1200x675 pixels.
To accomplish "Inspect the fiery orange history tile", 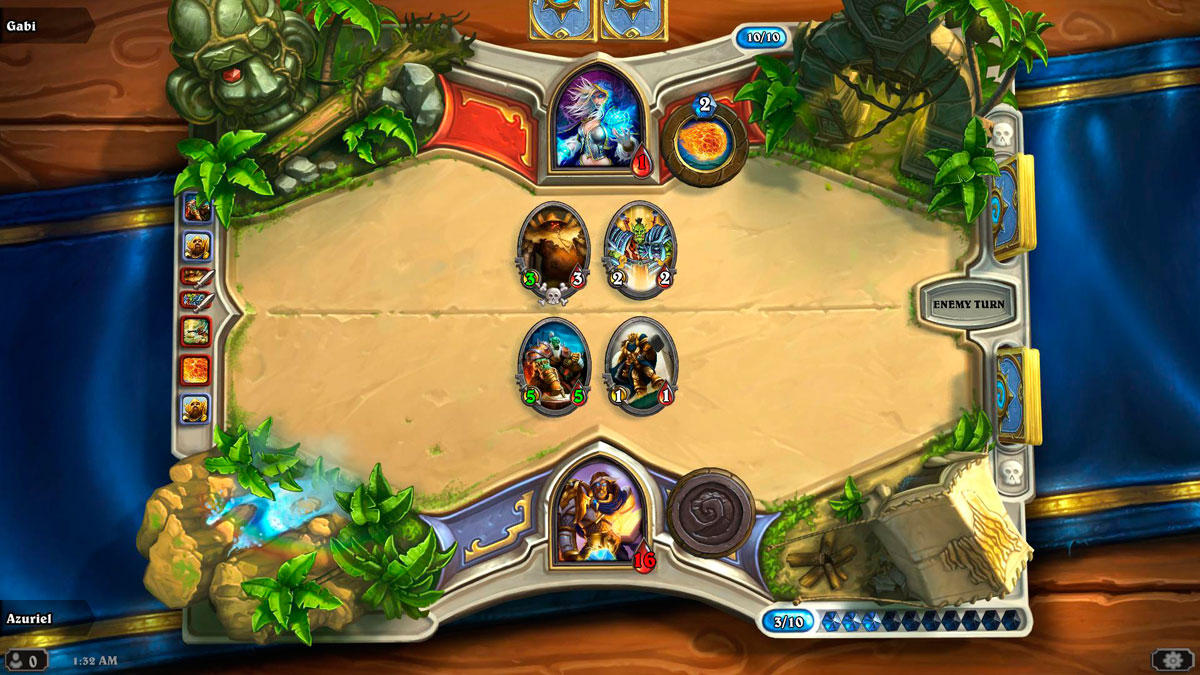I will pos(195,370).
